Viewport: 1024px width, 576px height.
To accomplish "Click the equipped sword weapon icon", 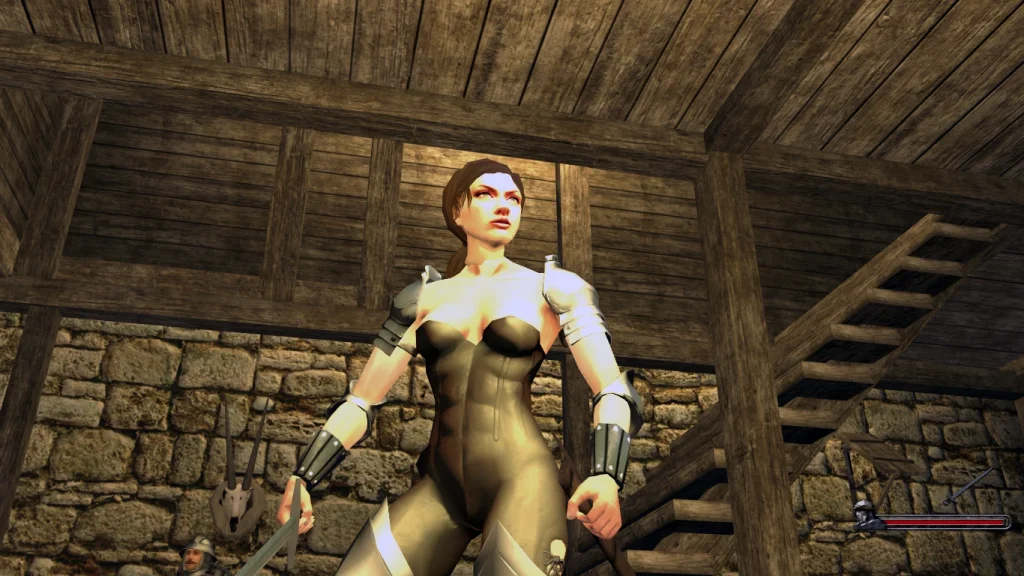I will point(967,486).
